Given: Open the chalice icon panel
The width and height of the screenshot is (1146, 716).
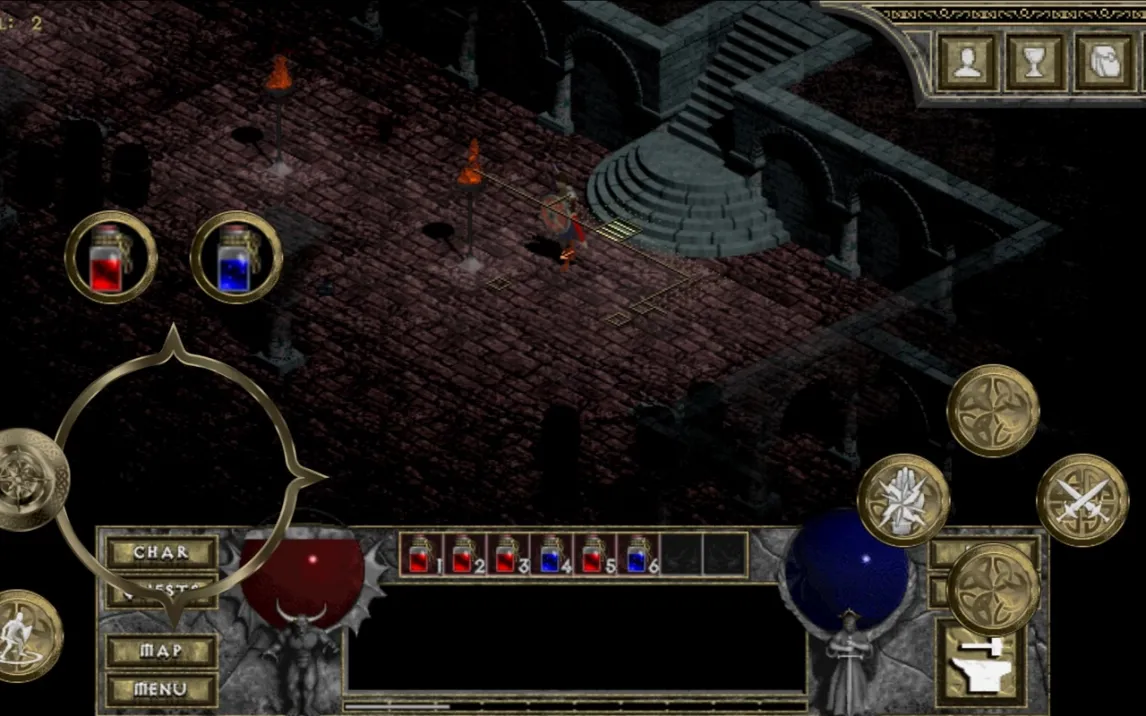Looking at the screenshot, I should 1035,62.
